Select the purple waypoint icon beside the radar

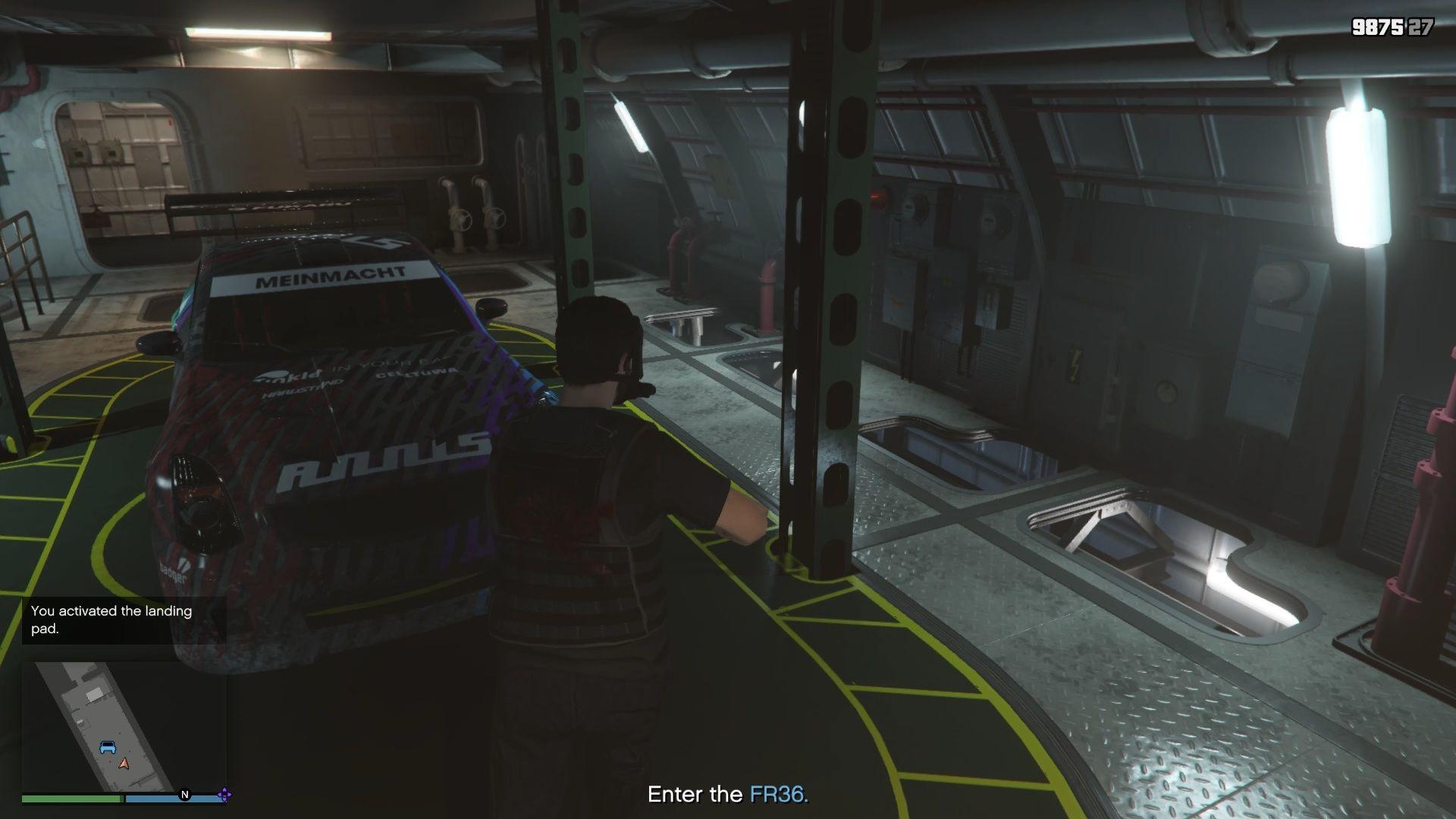click(224, 795)
